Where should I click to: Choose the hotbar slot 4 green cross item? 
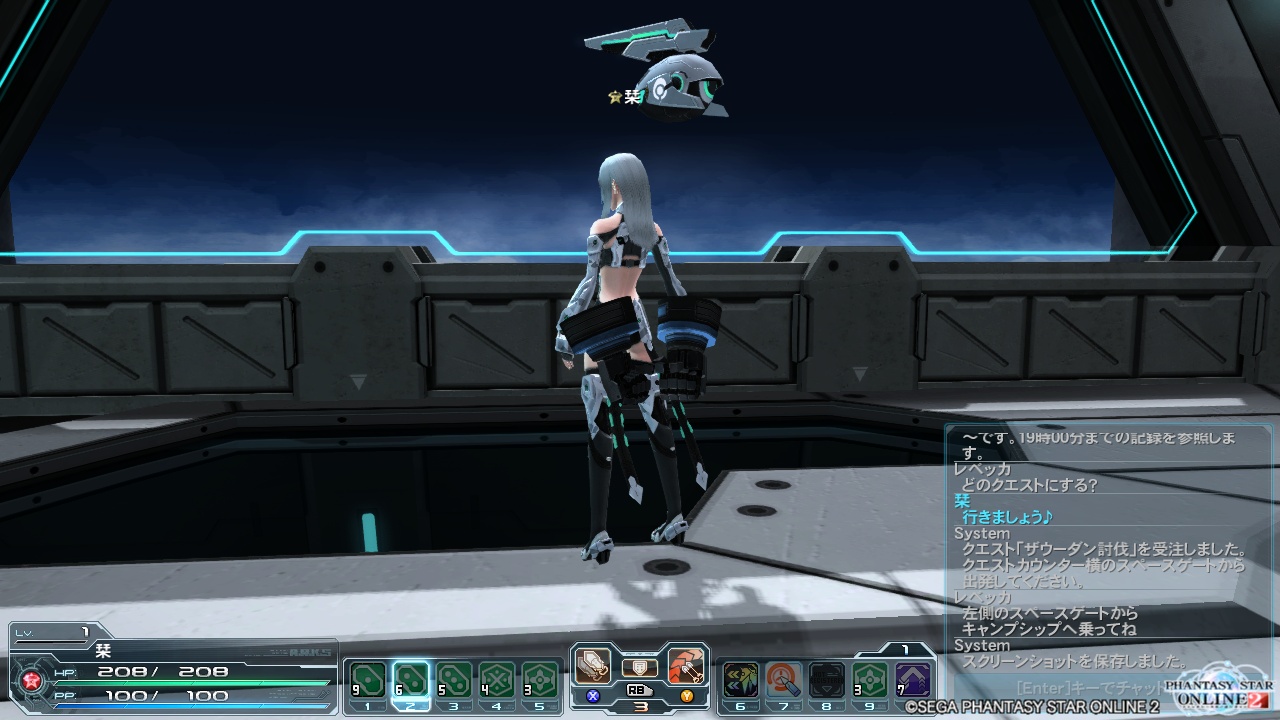click(x=497, y=681)
